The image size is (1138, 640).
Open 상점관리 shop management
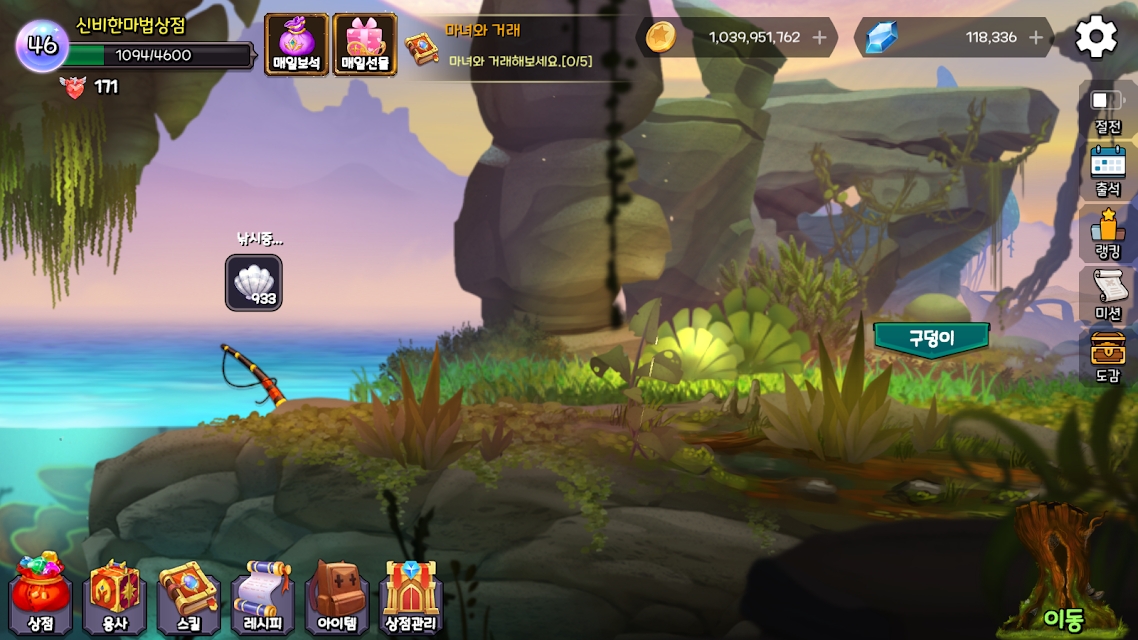click(x=411, y=596)
